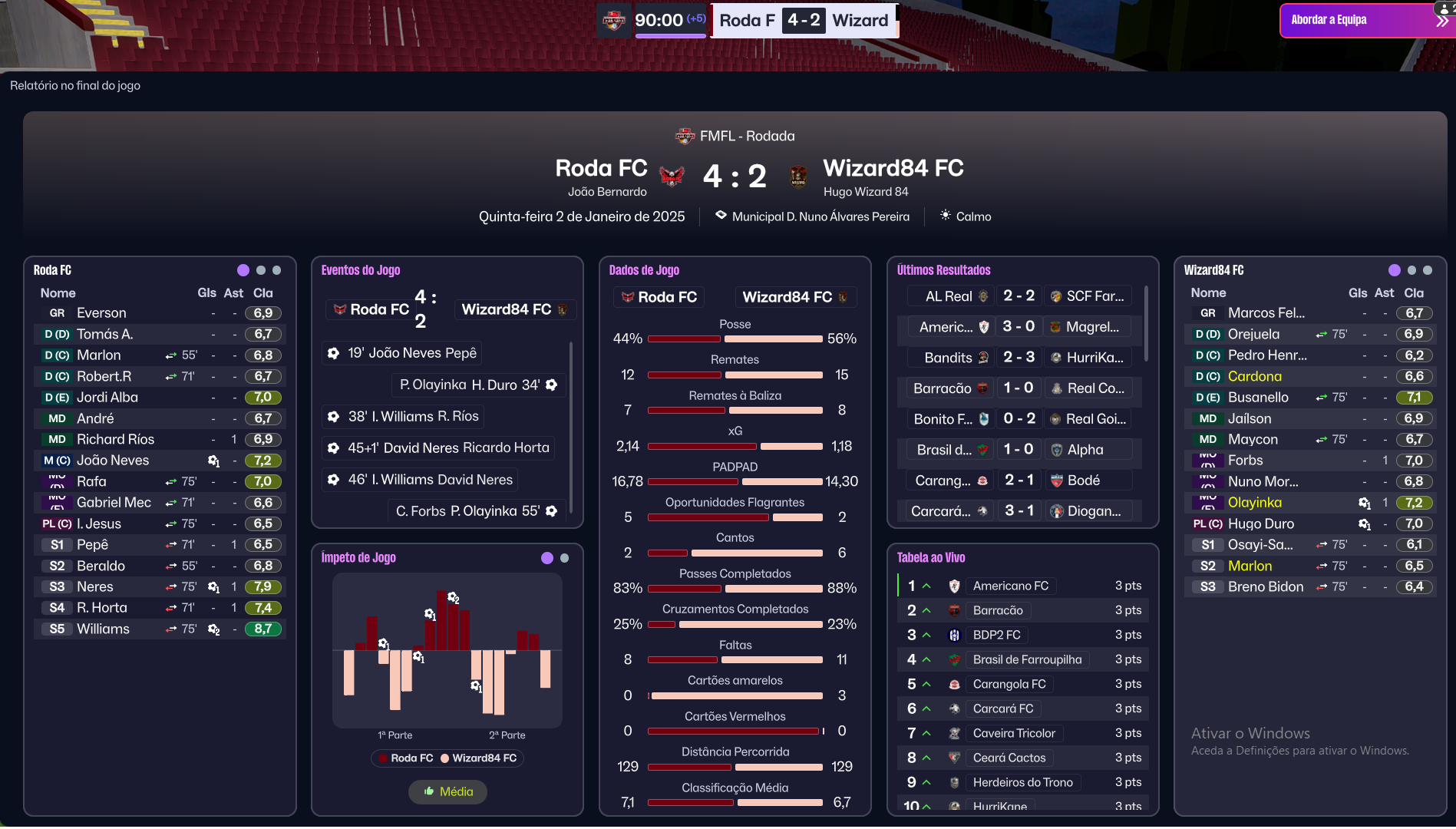Select Cardona in Wizard84 FC list
The width and height of the screenshot is (1456, 829).
[x=1254, y=376]
